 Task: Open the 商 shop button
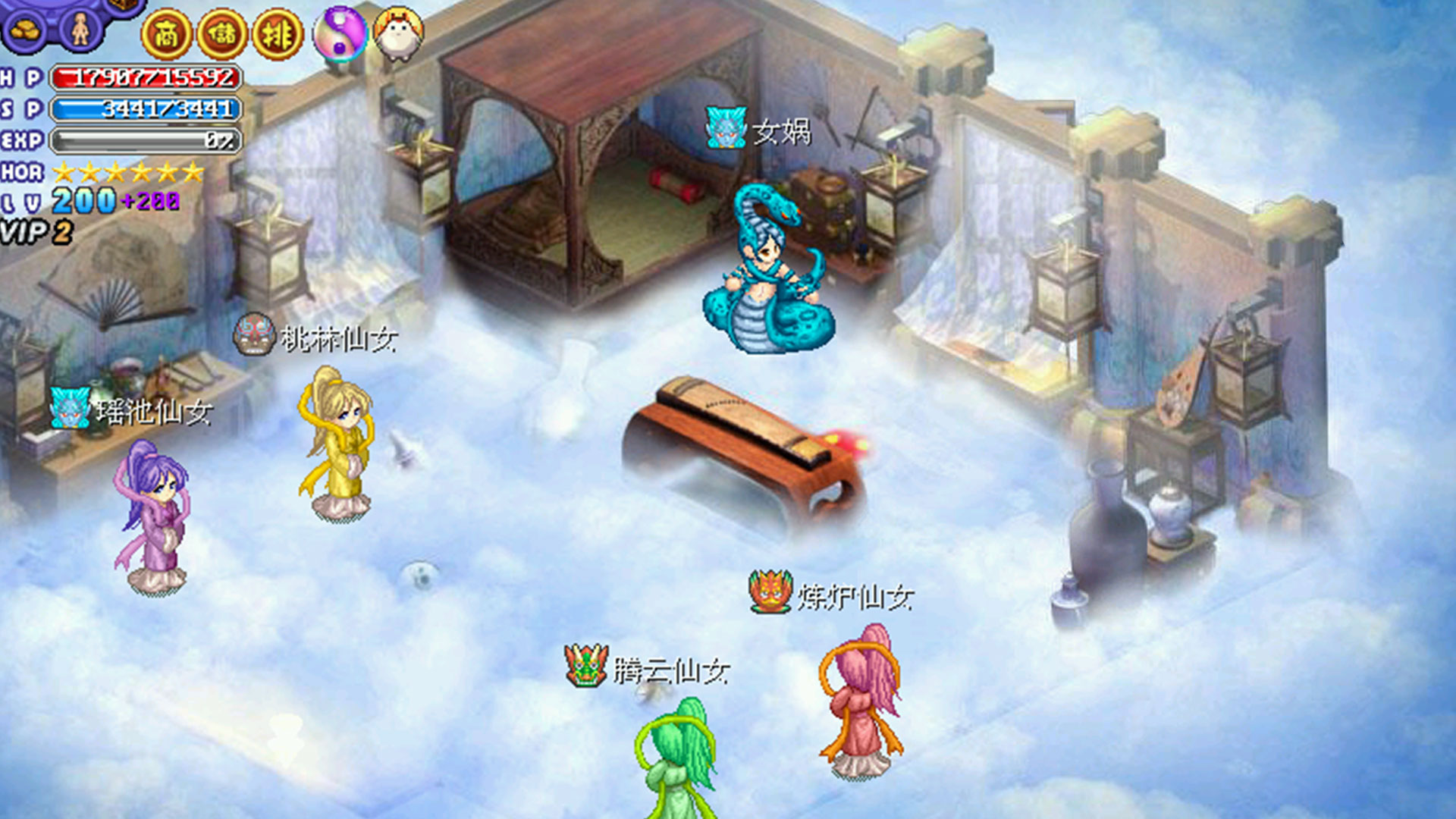tap(166, 34)
